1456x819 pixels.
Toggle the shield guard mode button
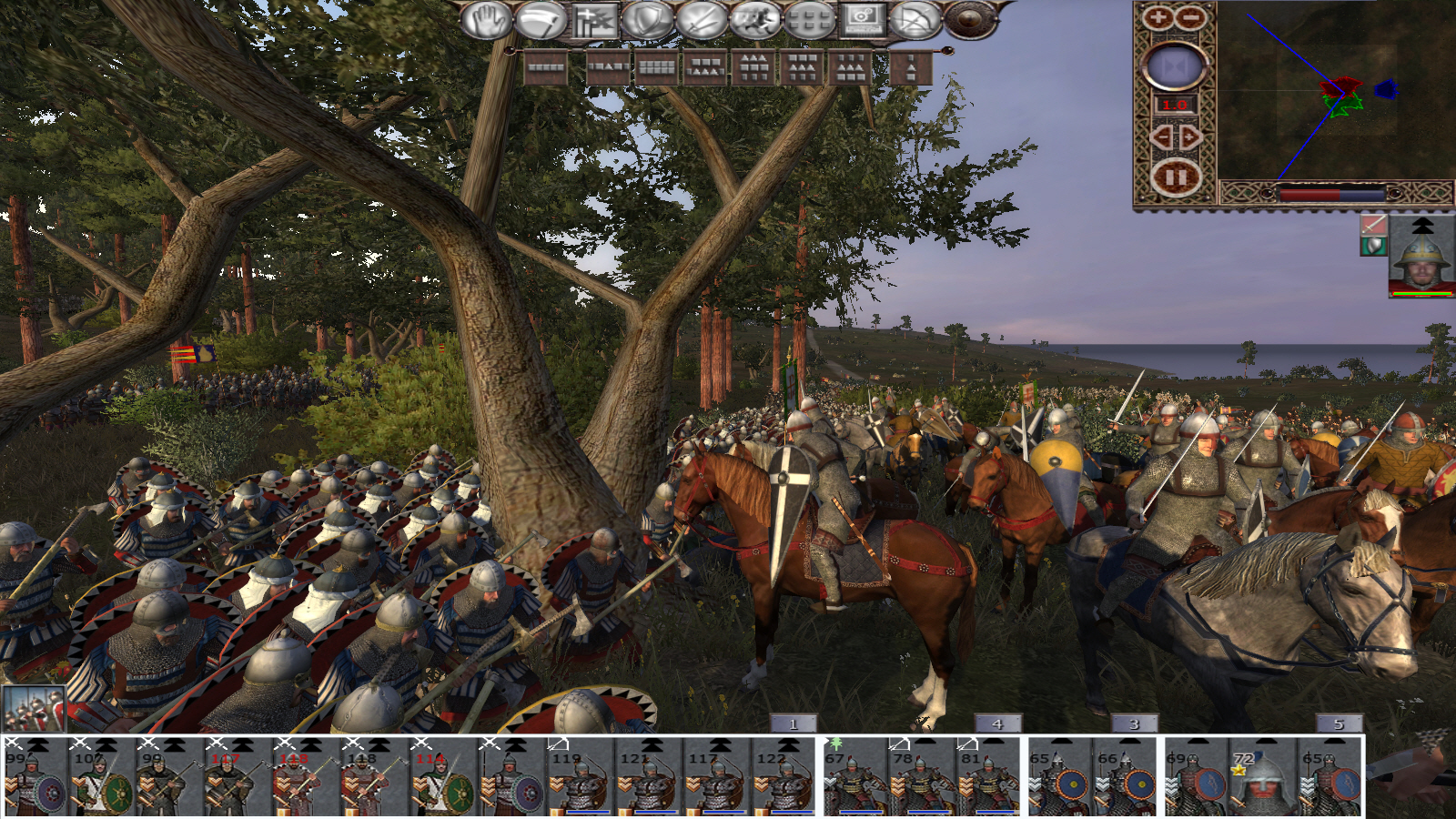click(x=648, y=20)
